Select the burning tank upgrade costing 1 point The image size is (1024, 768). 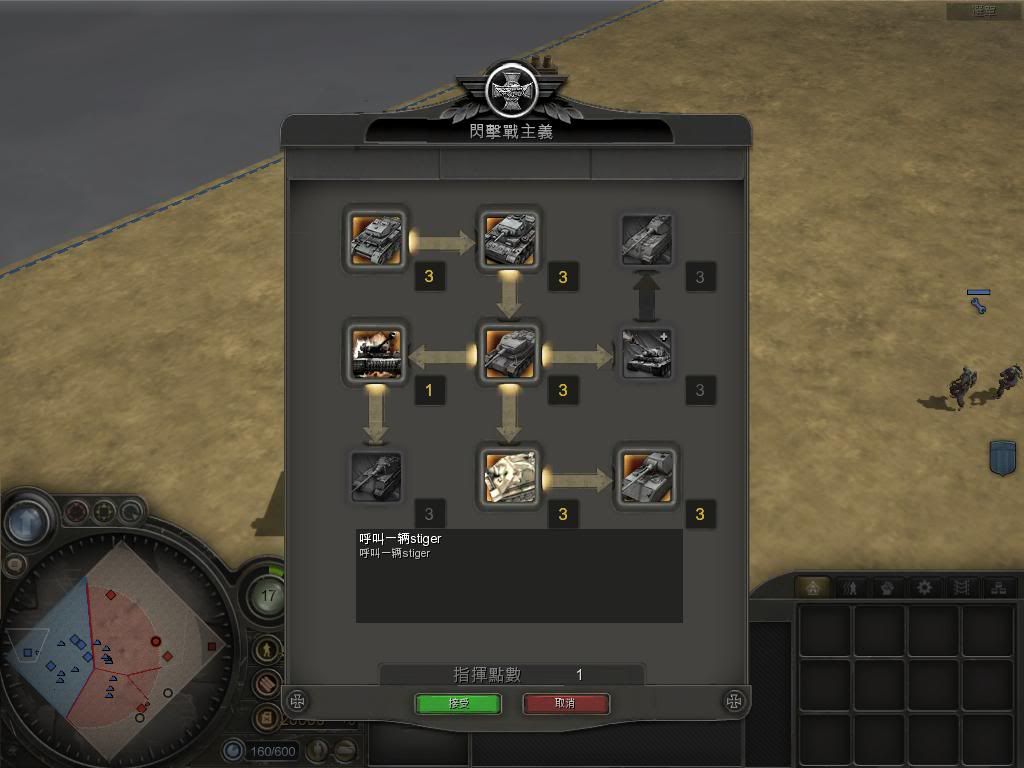click(376, 351)
